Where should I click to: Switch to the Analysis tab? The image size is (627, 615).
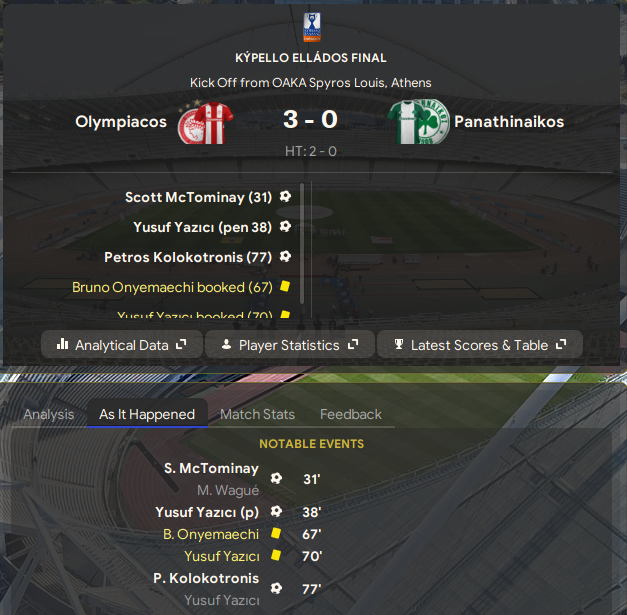click(x=48, y=414)
